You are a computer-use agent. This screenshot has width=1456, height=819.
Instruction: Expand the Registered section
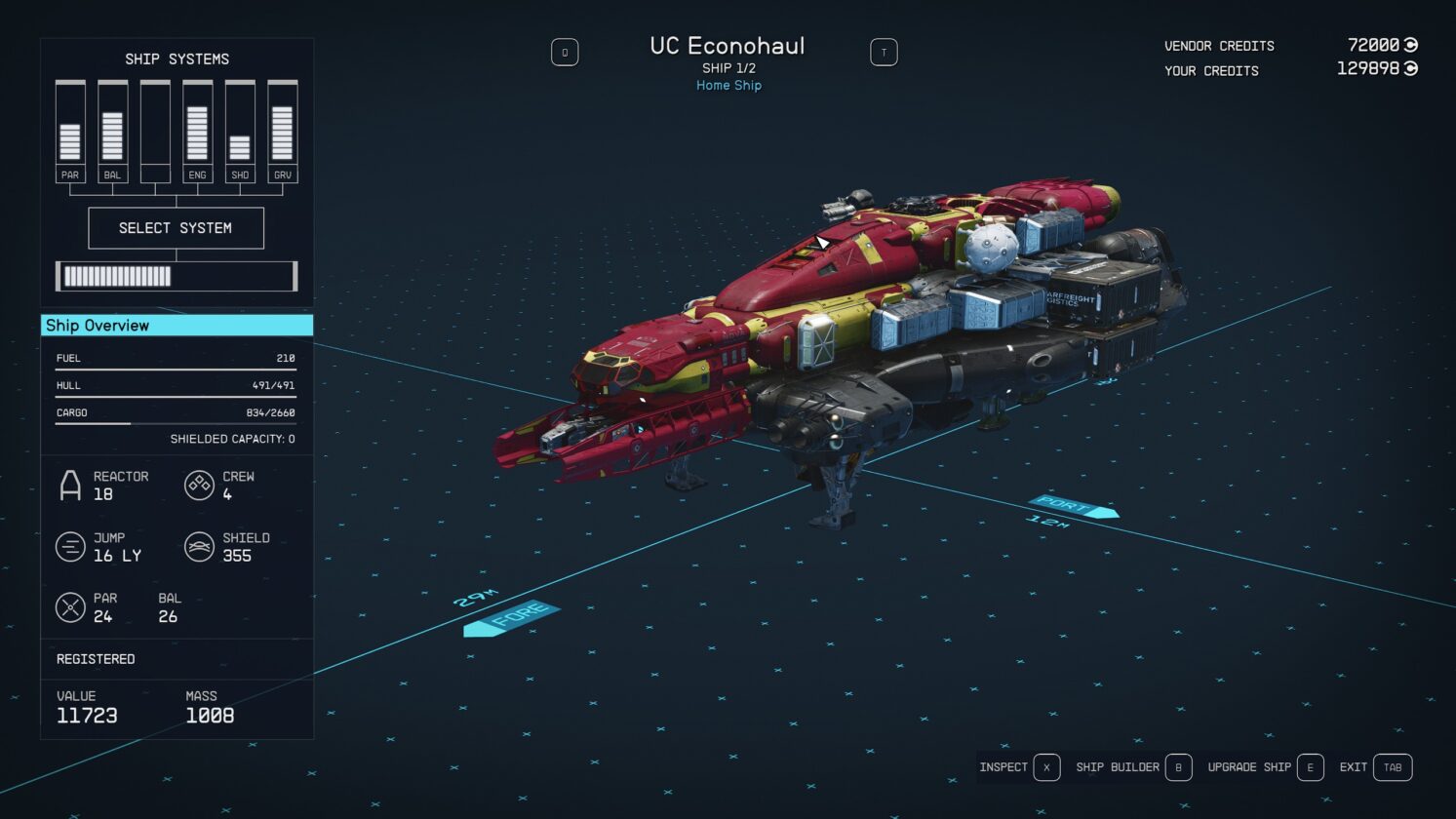coord(95,659)
